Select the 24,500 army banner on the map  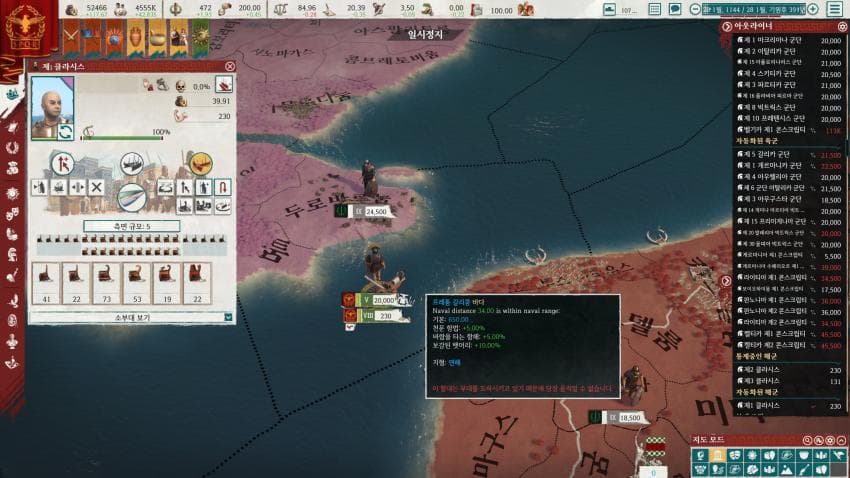point(375,211)
